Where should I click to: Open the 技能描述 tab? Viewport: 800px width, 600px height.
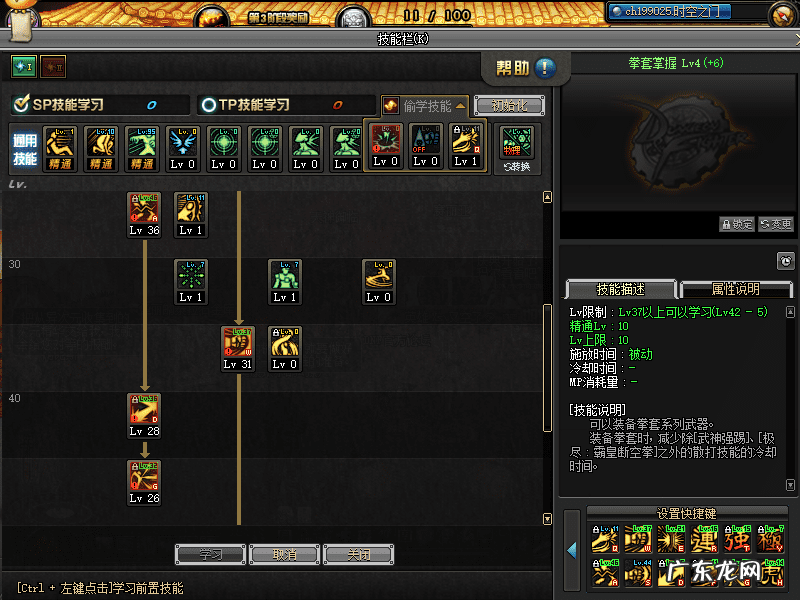click(x=620, y=288)
